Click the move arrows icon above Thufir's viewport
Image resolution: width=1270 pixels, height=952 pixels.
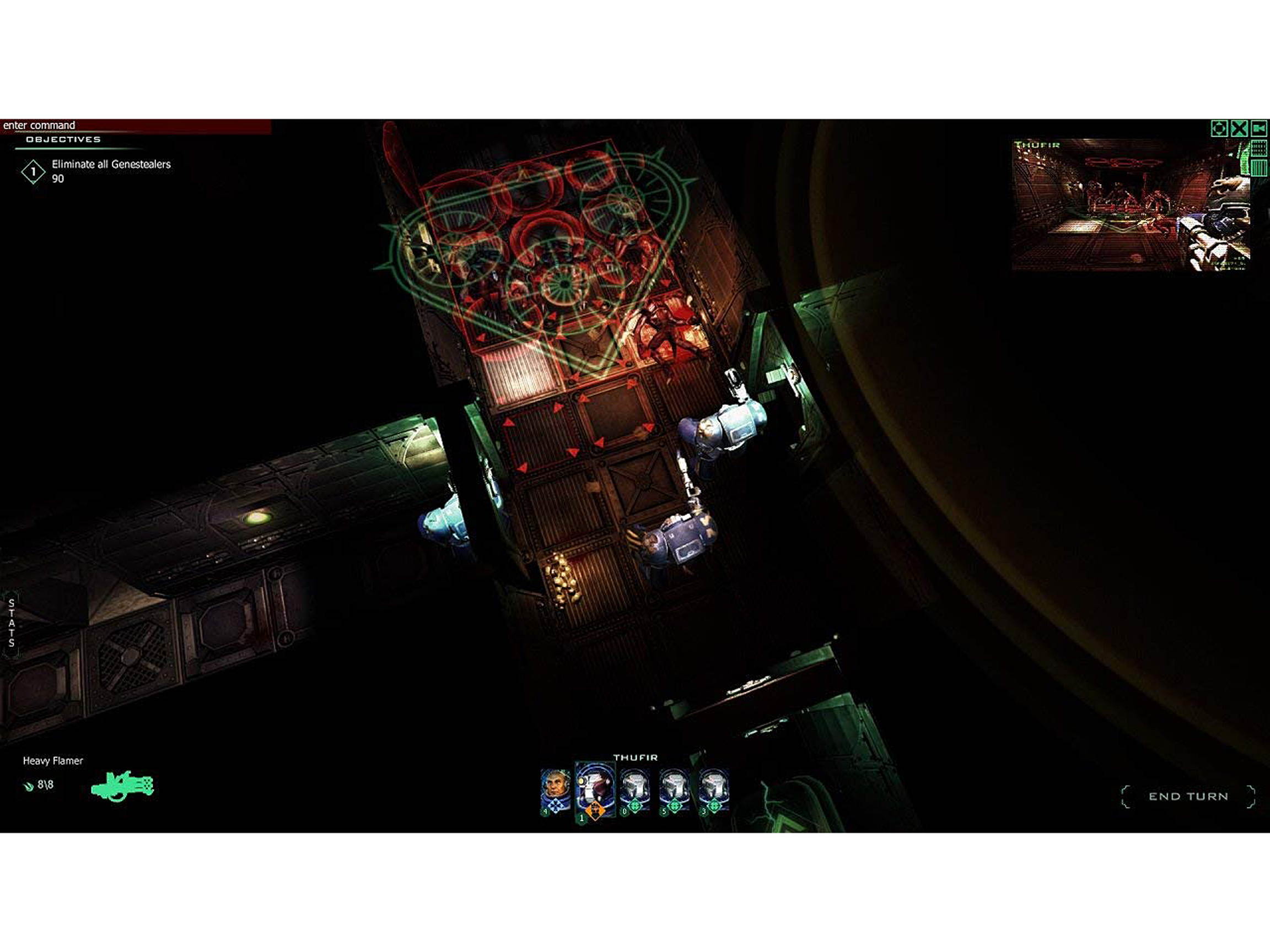[x=1219, y=129]
